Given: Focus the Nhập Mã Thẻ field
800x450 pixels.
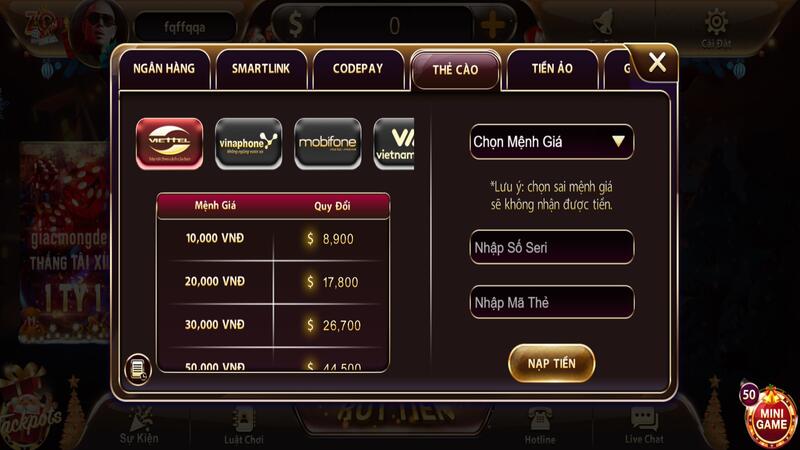Looking at the screenshot, I should [551, 302].
